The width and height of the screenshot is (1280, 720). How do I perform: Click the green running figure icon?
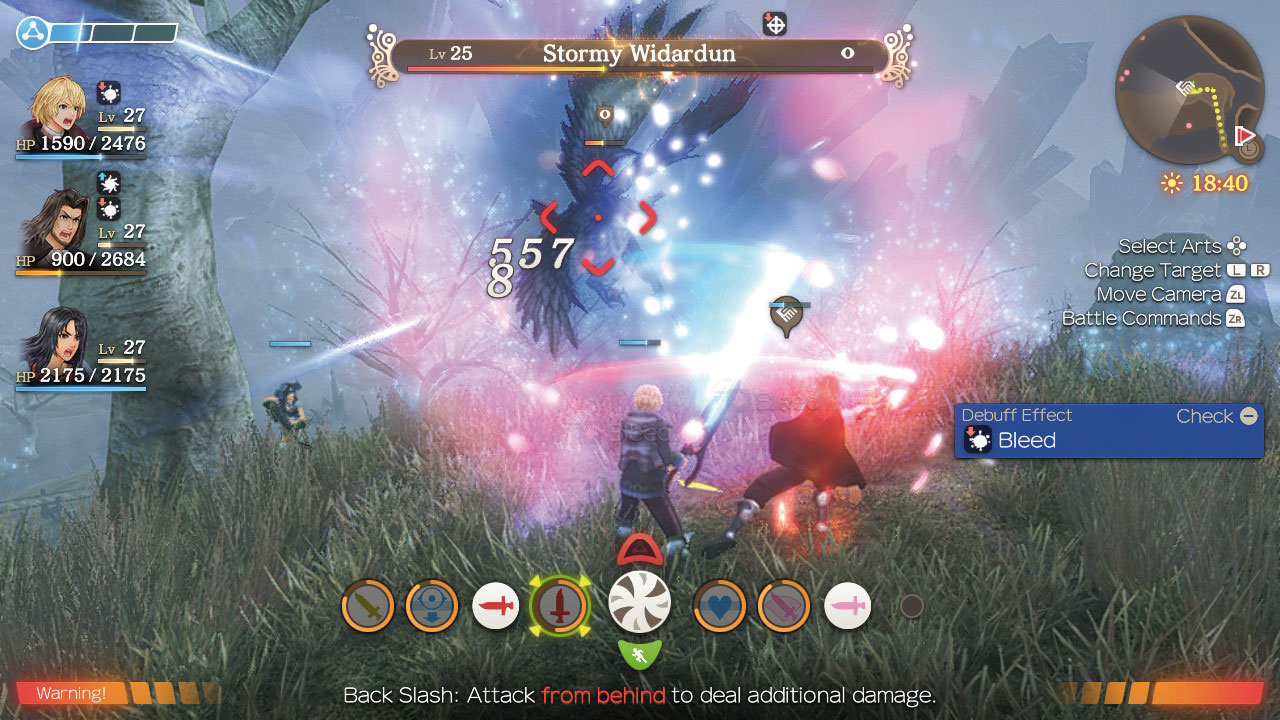(640, 655)
